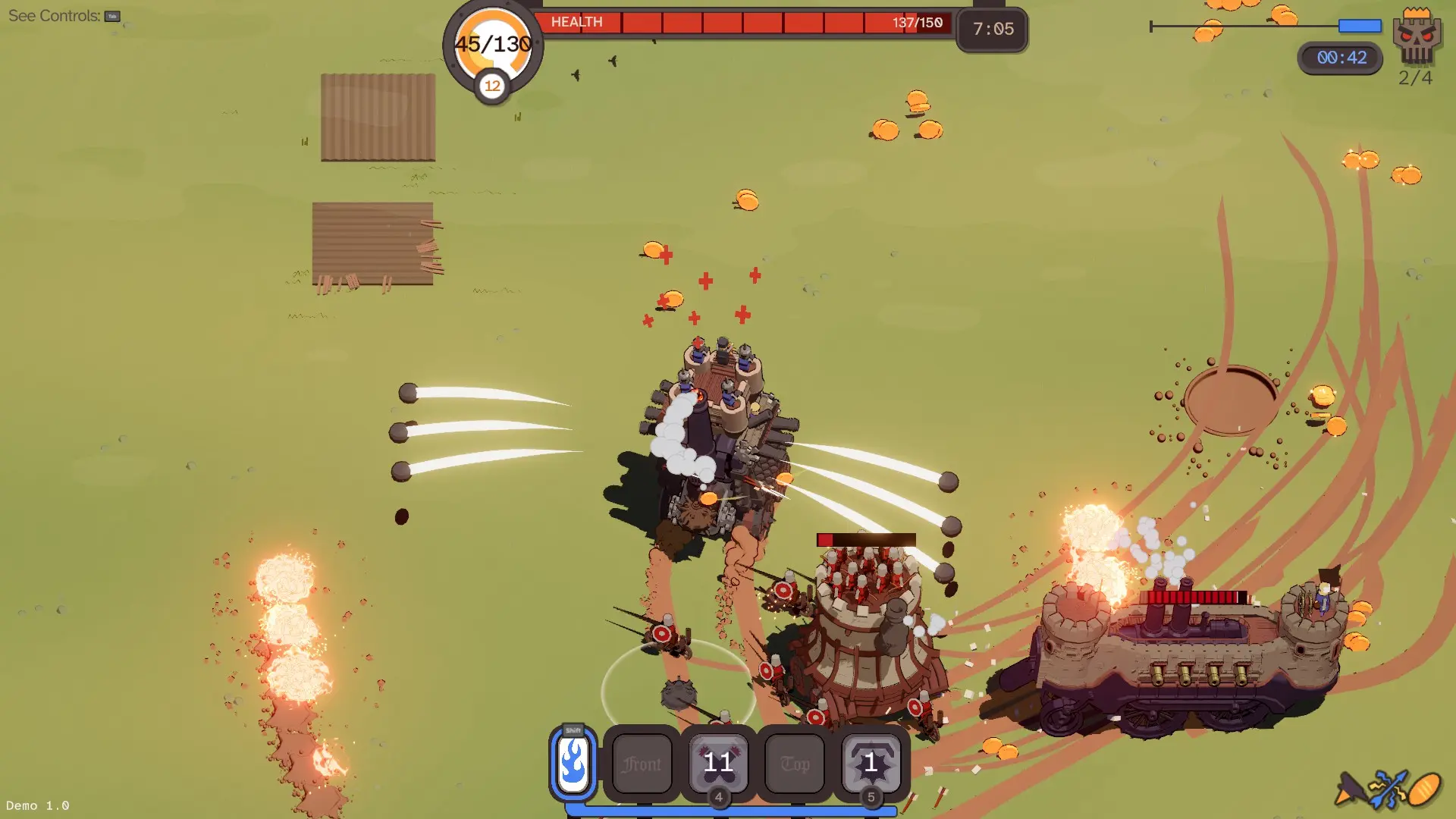Activate the blue flame boost ability
Viewport: 1456px width, 819px height.
(573, 763)
